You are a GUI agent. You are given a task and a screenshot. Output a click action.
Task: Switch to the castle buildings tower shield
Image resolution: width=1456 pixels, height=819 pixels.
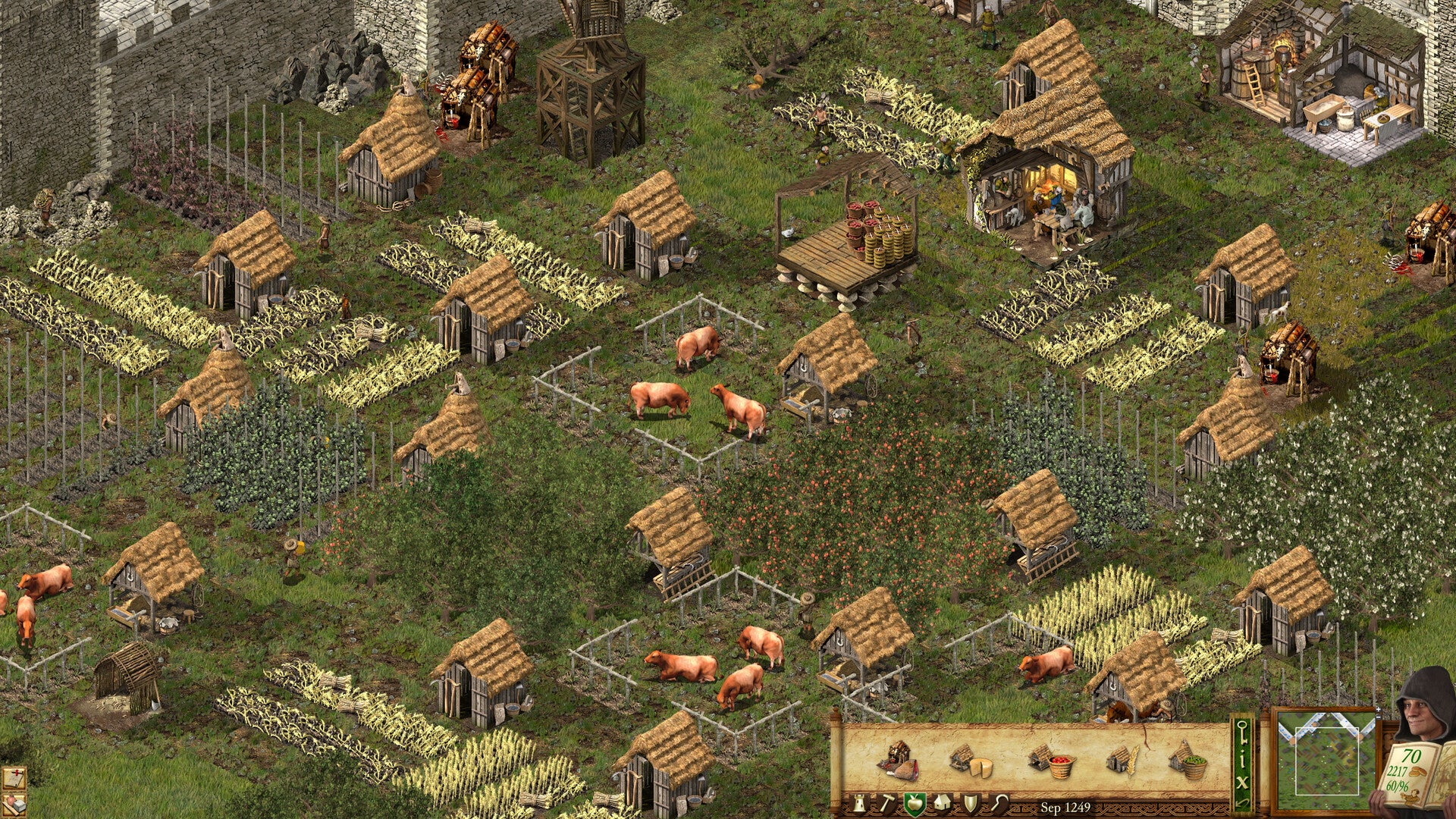tap(859, 804)
